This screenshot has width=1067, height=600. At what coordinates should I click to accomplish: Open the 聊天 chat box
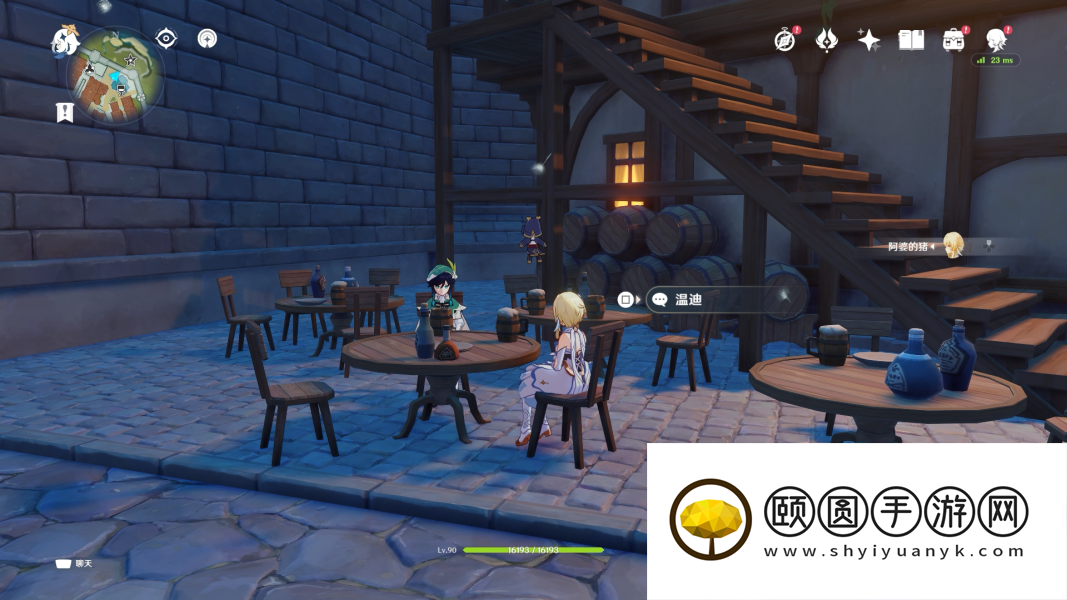[74, 564]
